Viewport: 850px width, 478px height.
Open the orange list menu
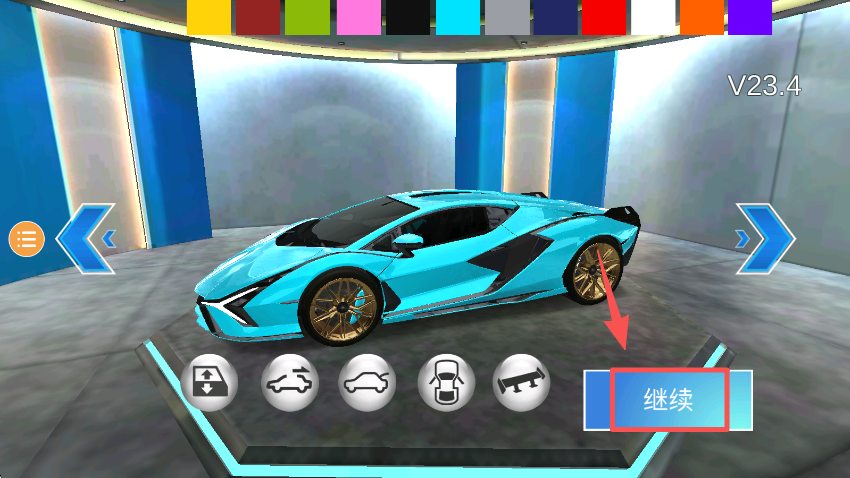pyautogui.click(x=27, y=238)
